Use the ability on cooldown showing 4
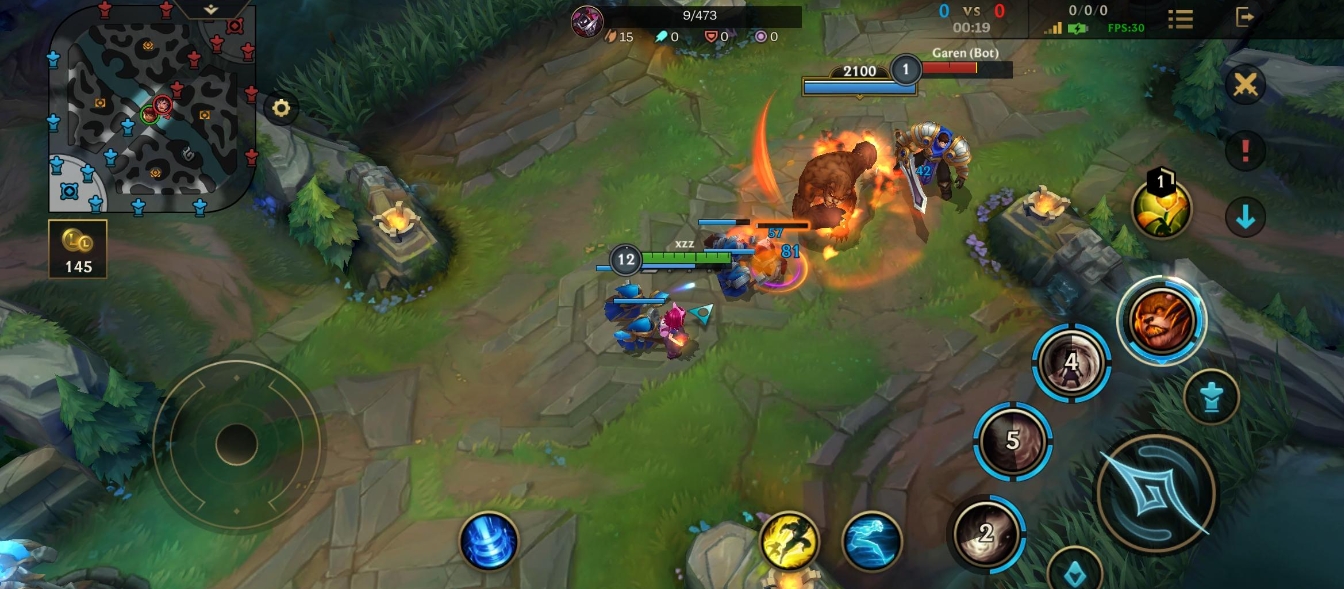1344x589 pixels. [1072, 362]
